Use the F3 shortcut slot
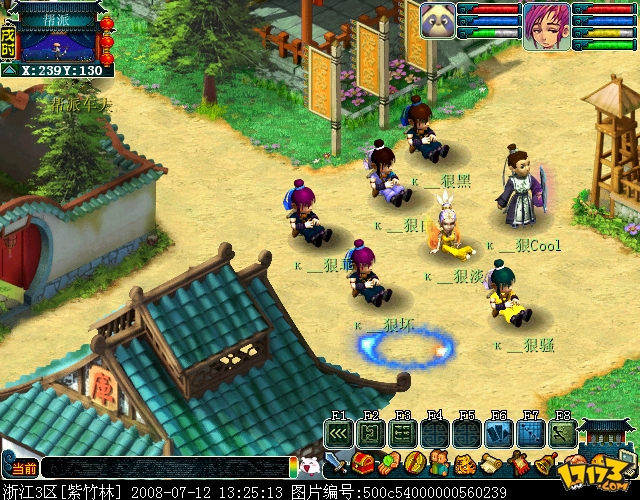640x500 pixels. click(402, 434)
